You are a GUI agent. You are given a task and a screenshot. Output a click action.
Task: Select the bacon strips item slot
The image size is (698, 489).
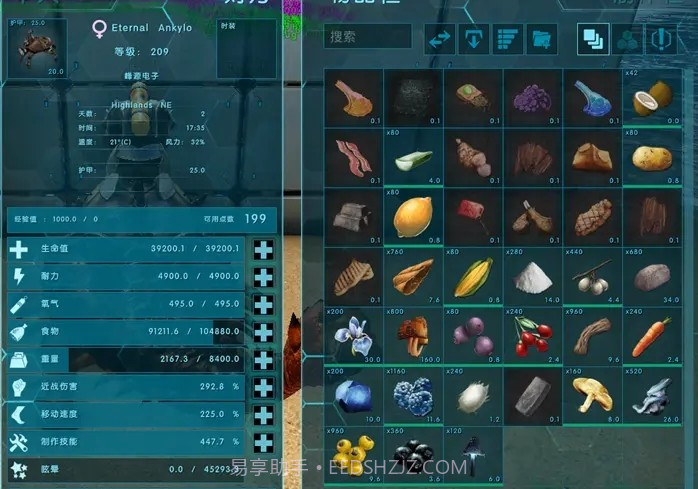tap(353, 157)
